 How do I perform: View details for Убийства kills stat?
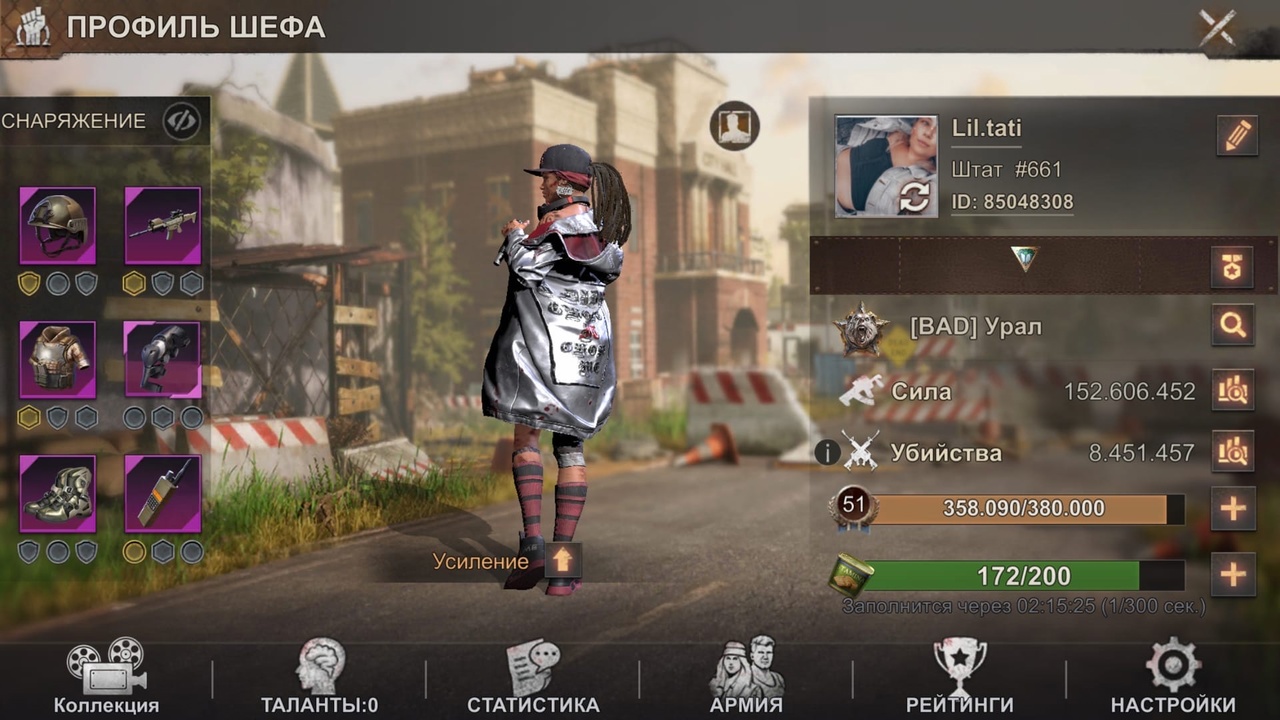click(1232, 453)
